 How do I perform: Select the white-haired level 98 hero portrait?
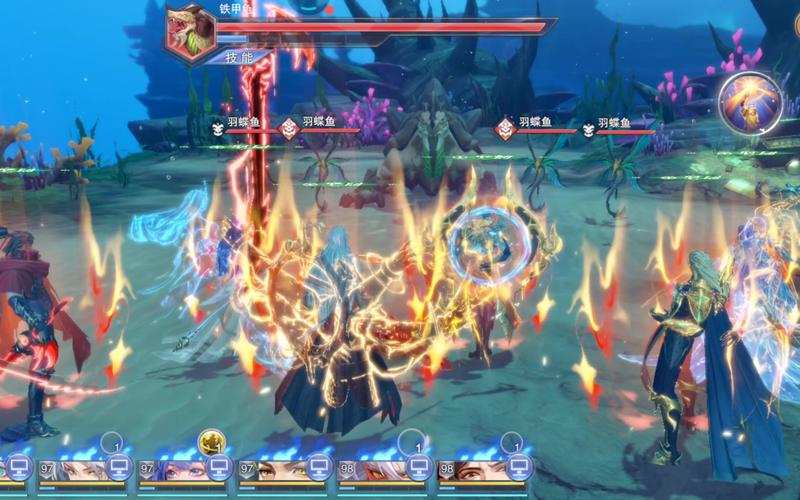379,470
